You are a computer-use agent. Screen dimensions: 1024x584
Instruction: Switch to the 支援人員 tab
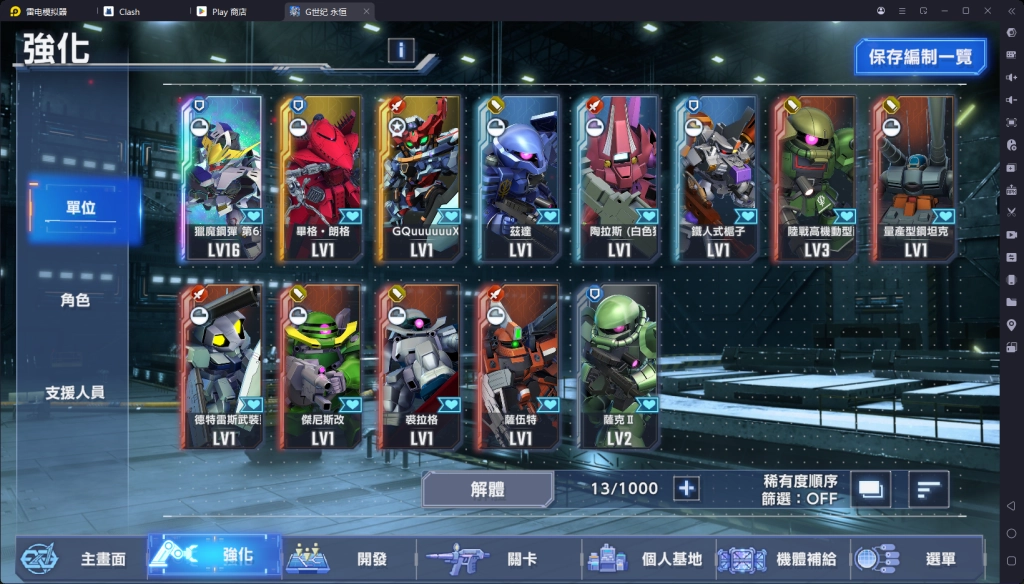pos(75,392)
